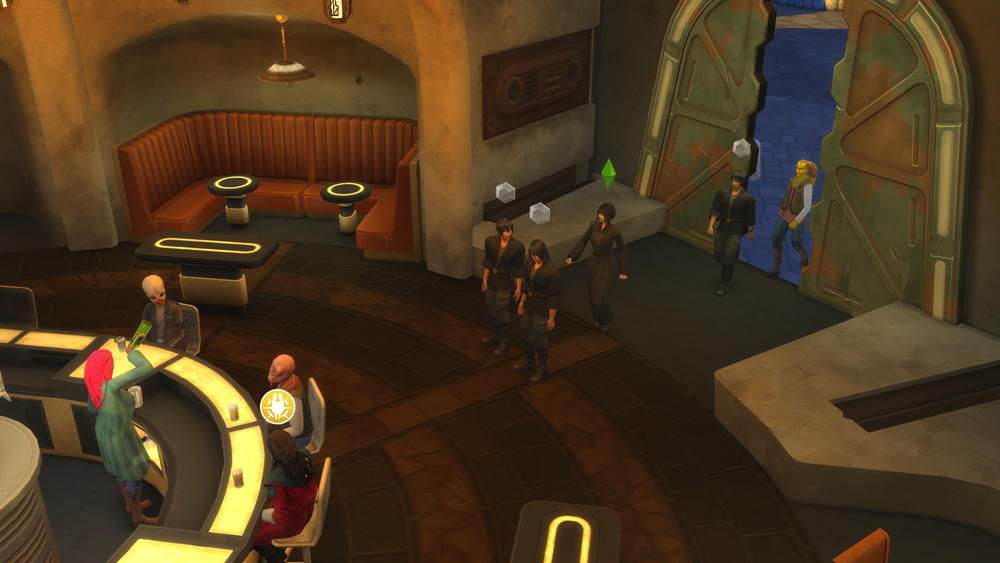Click the gold Scoundrels mission marker icon
The image size is (1000, 563).
[x=276, y=405]
